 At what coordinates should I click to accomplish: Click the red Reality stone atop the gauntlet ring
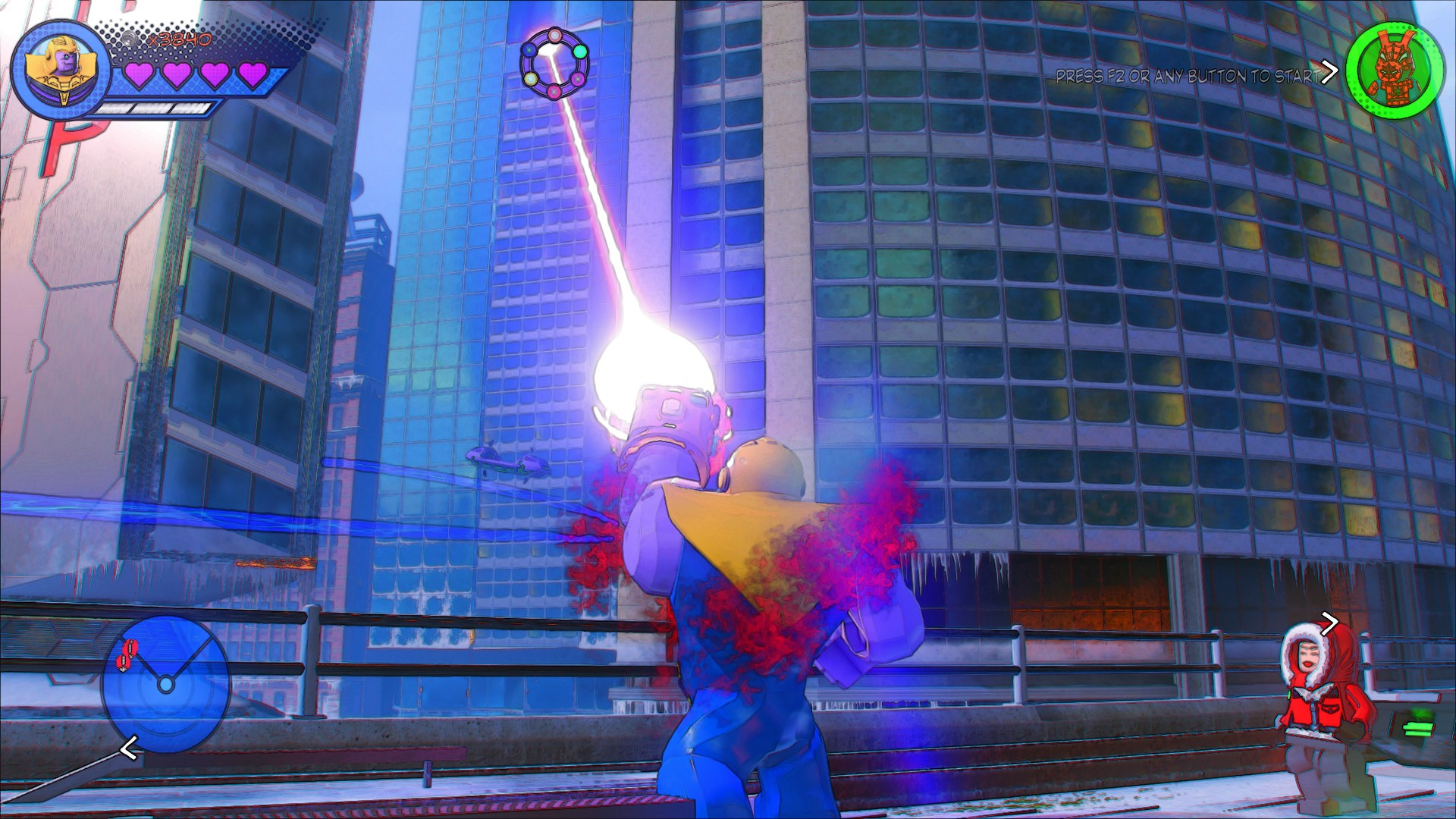coord(556,35)
